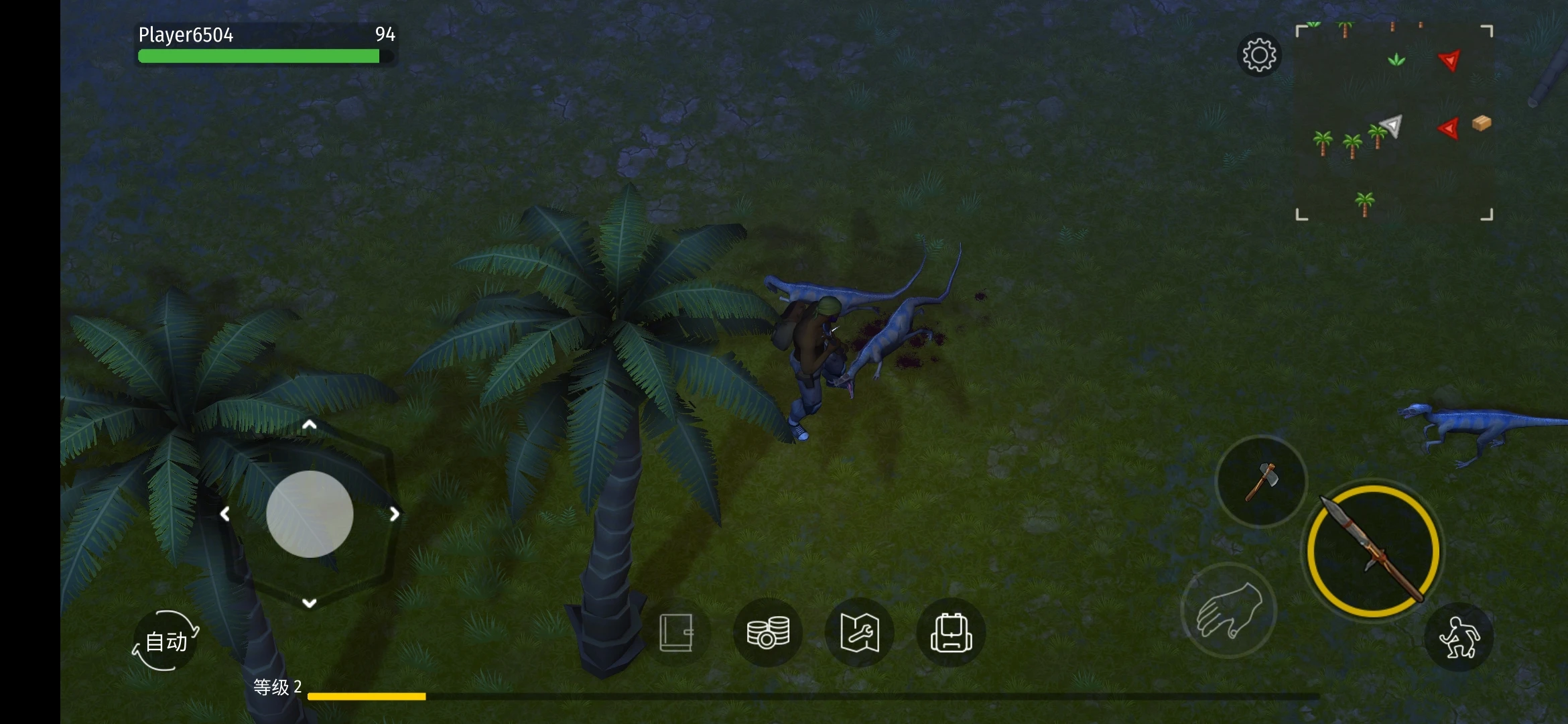Tap the hand interact button
The height and width of the screenshot is (724, 1568).
(x=1228, y=610)
